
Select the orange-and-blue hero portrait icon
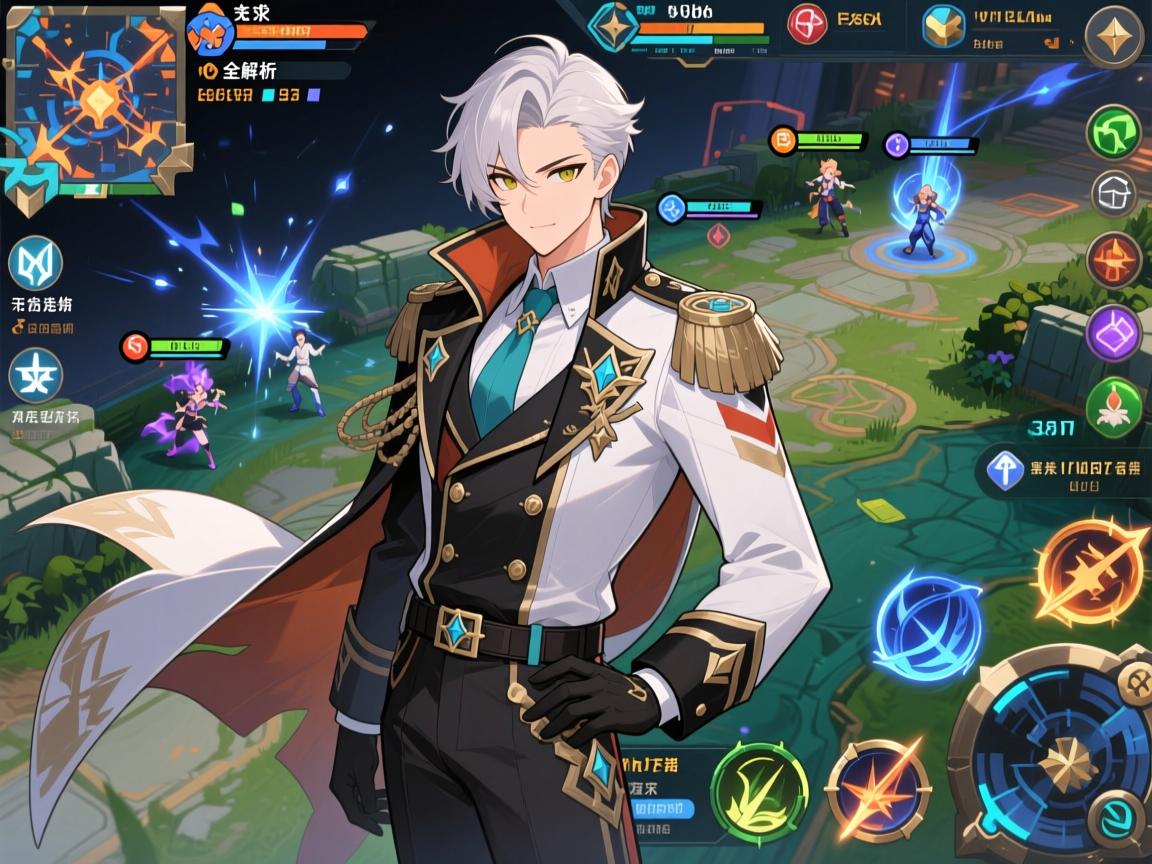point(210,30)
